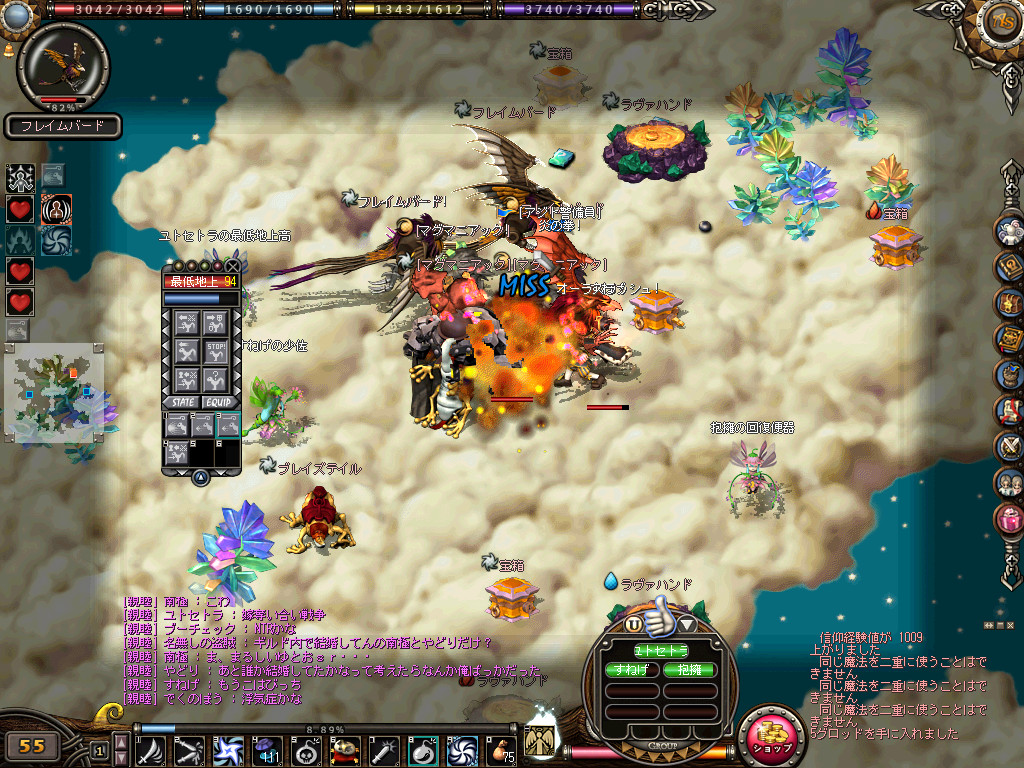Use the skull skill in the hotbar
Image resolution: width=1024 pixels, height=768 pixels.
[307, 750]
